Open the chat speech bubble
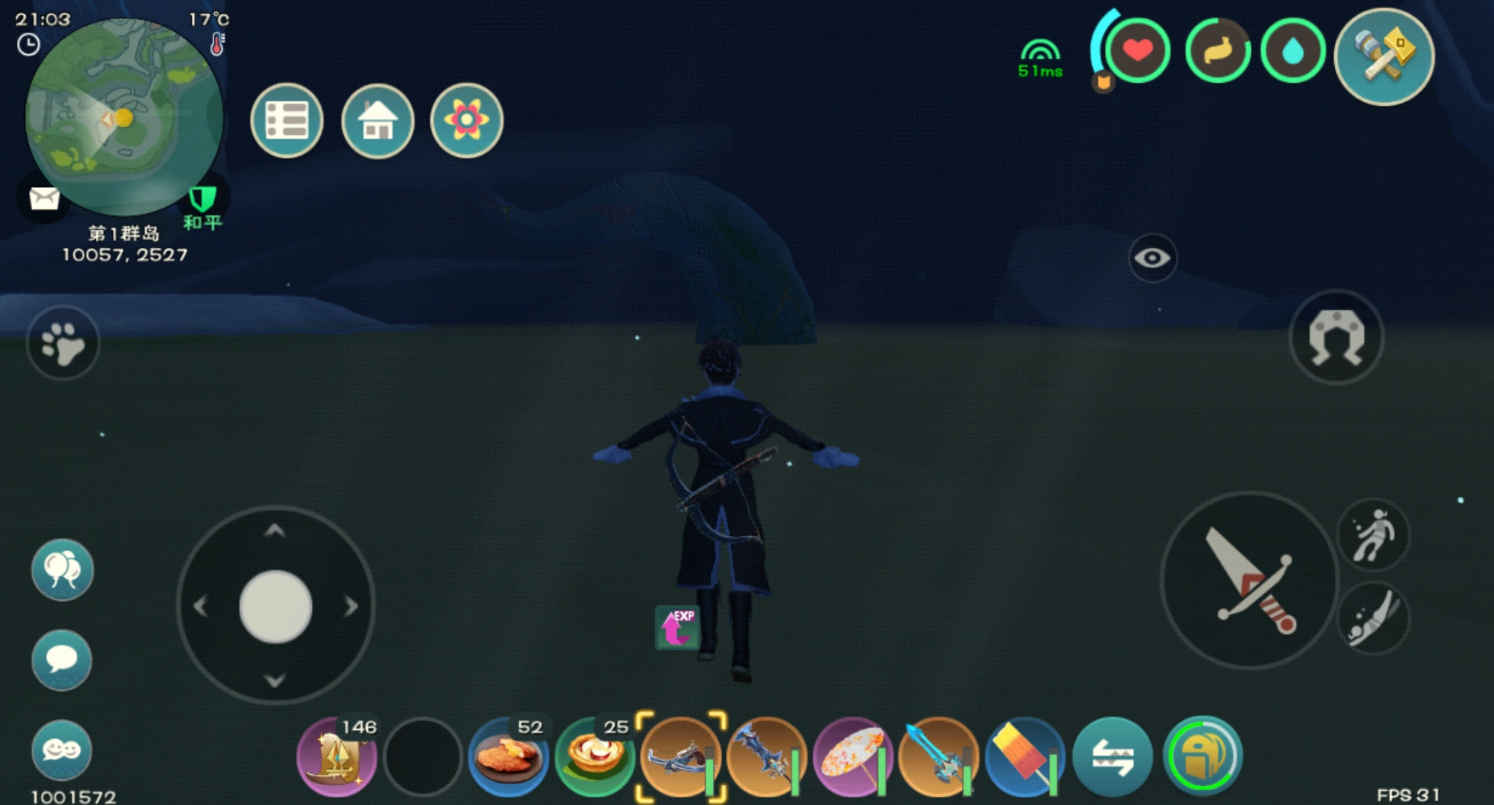The width and height of the screenshot is (1494, 805). click(62, 660)
